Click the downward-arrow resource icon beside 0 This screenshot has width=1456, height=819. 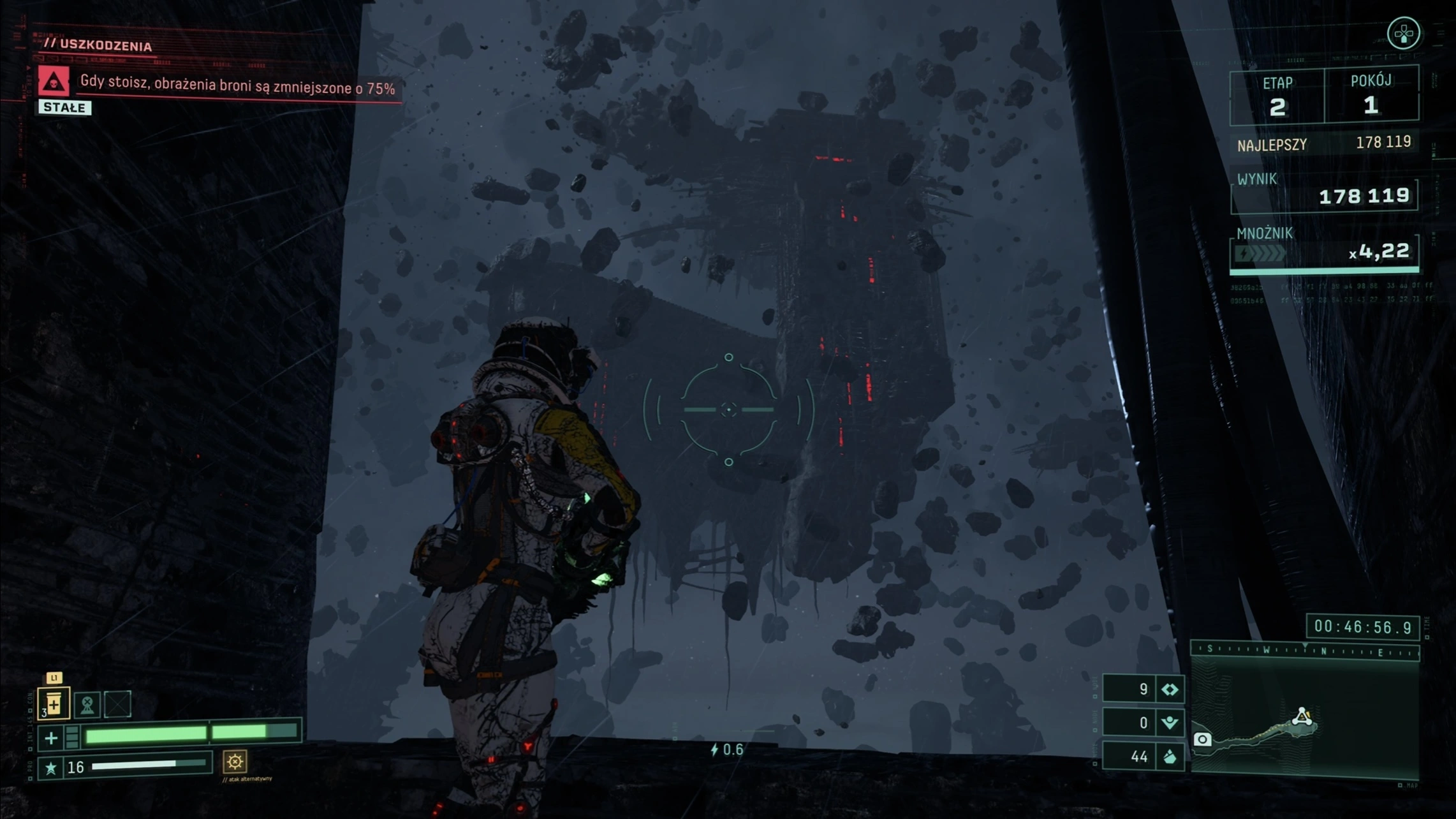(x=1170, y=723)
